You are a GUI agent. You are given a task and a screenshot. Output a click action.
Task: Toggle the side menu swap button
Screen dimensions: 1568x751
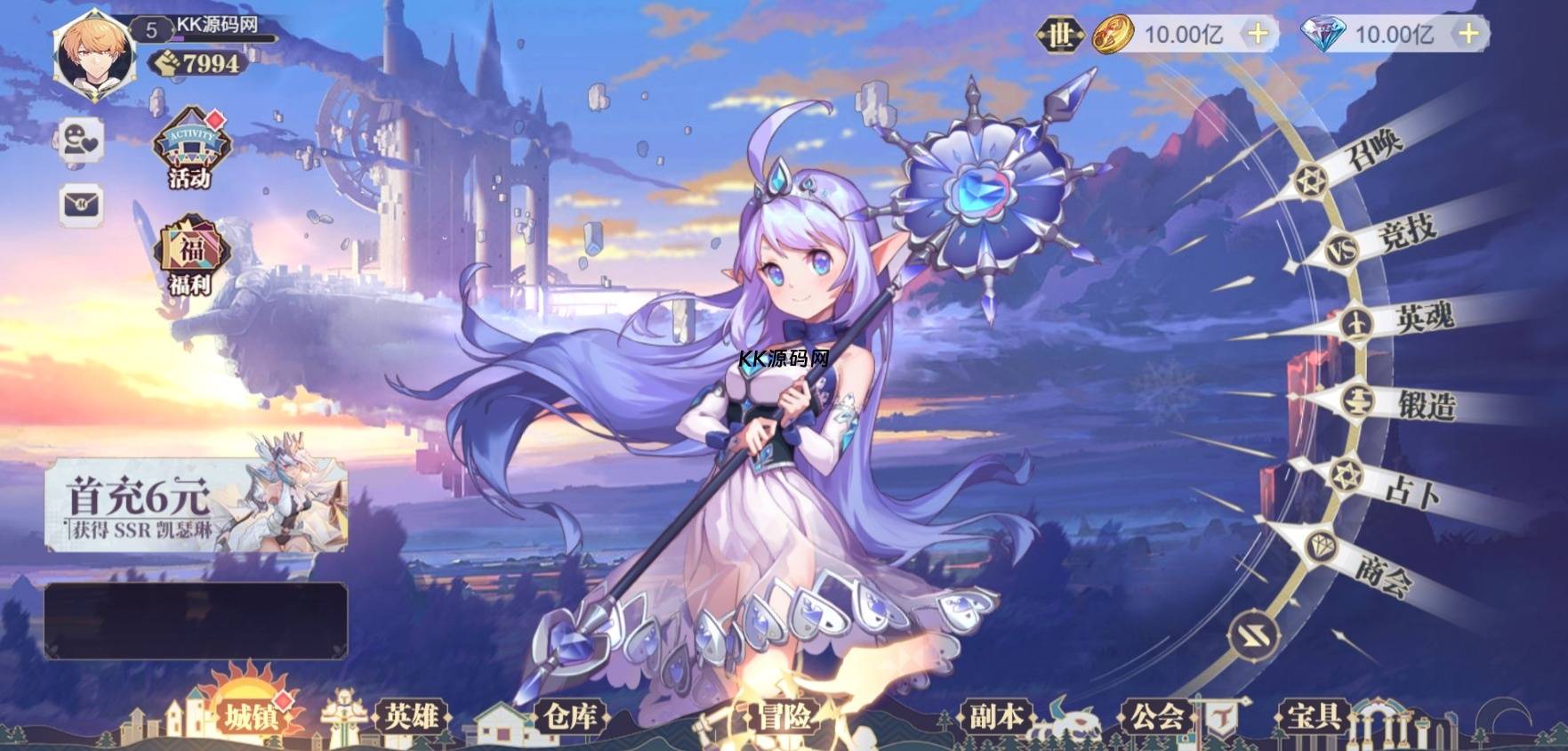point(1254,636)
